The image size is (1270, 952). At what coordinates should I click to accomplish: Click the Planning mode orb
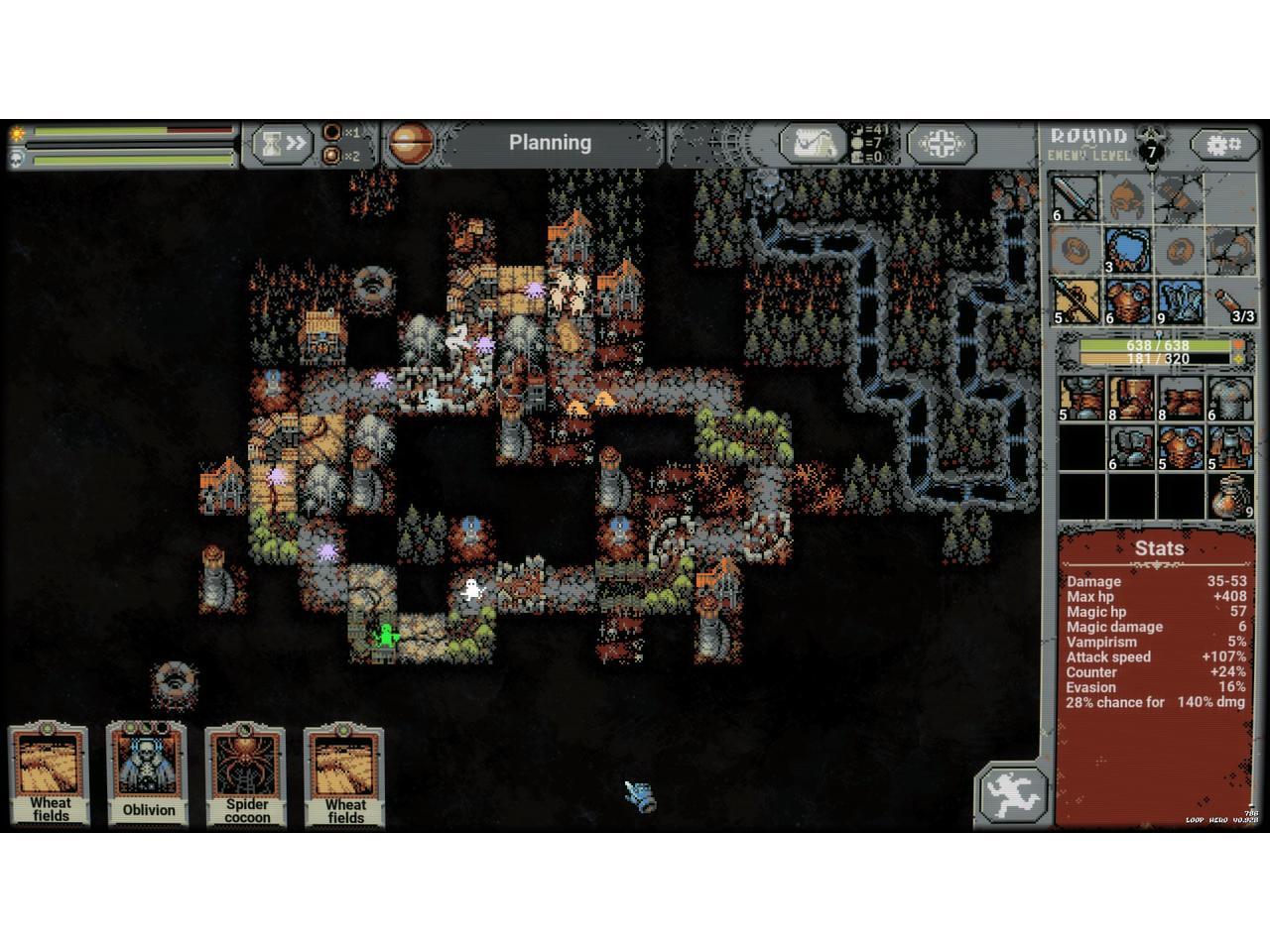click(407, 145)
